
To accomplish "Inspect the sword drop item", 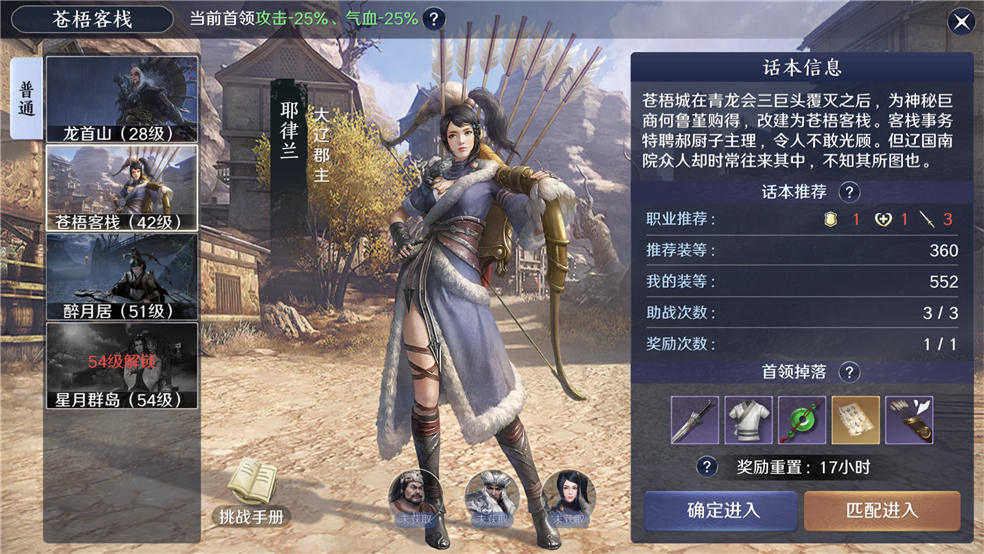I will [695, 420].
